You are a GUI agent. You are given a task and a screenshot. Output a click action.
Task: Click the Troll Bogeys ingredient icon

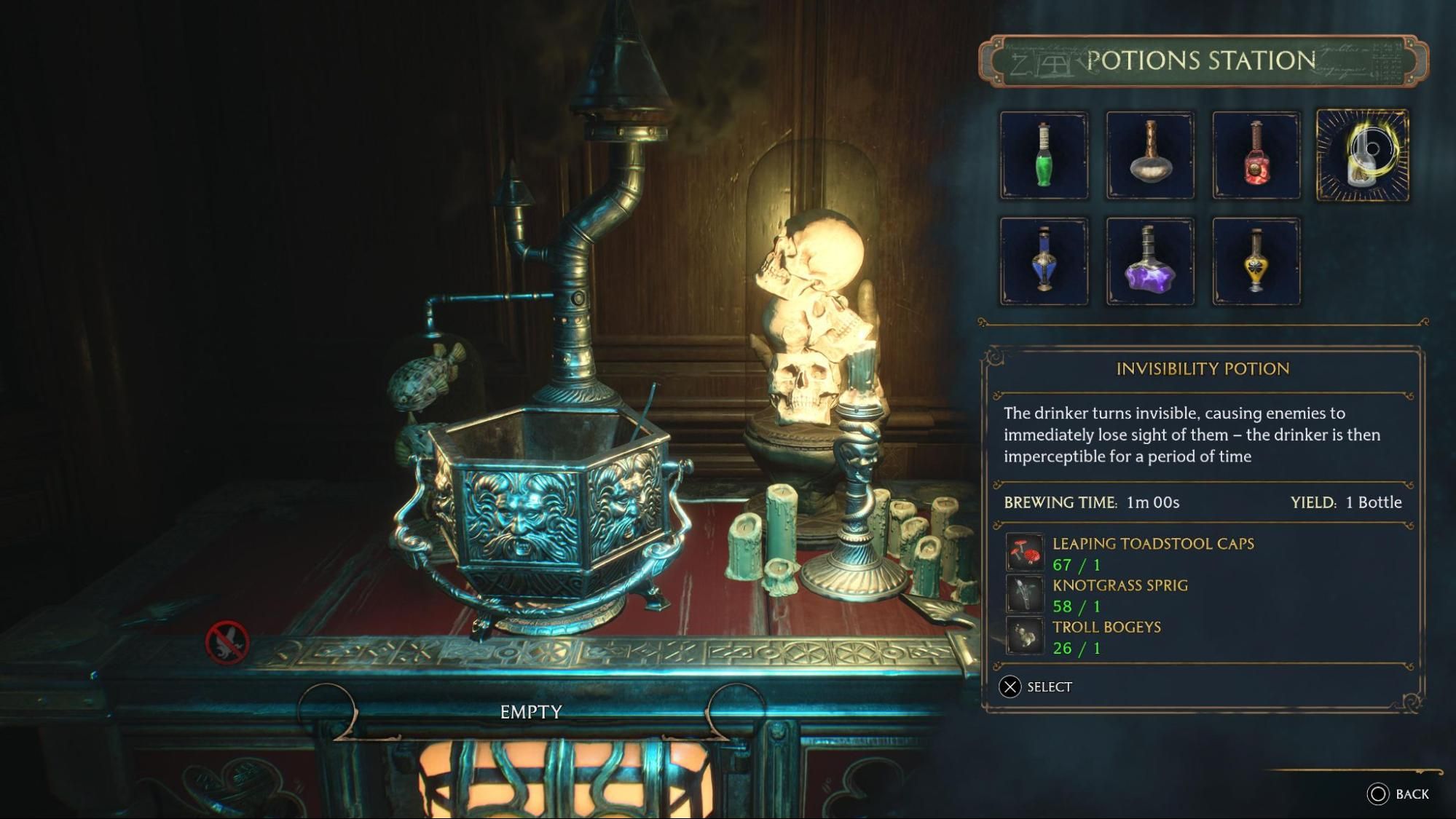tap(1027, 636)
